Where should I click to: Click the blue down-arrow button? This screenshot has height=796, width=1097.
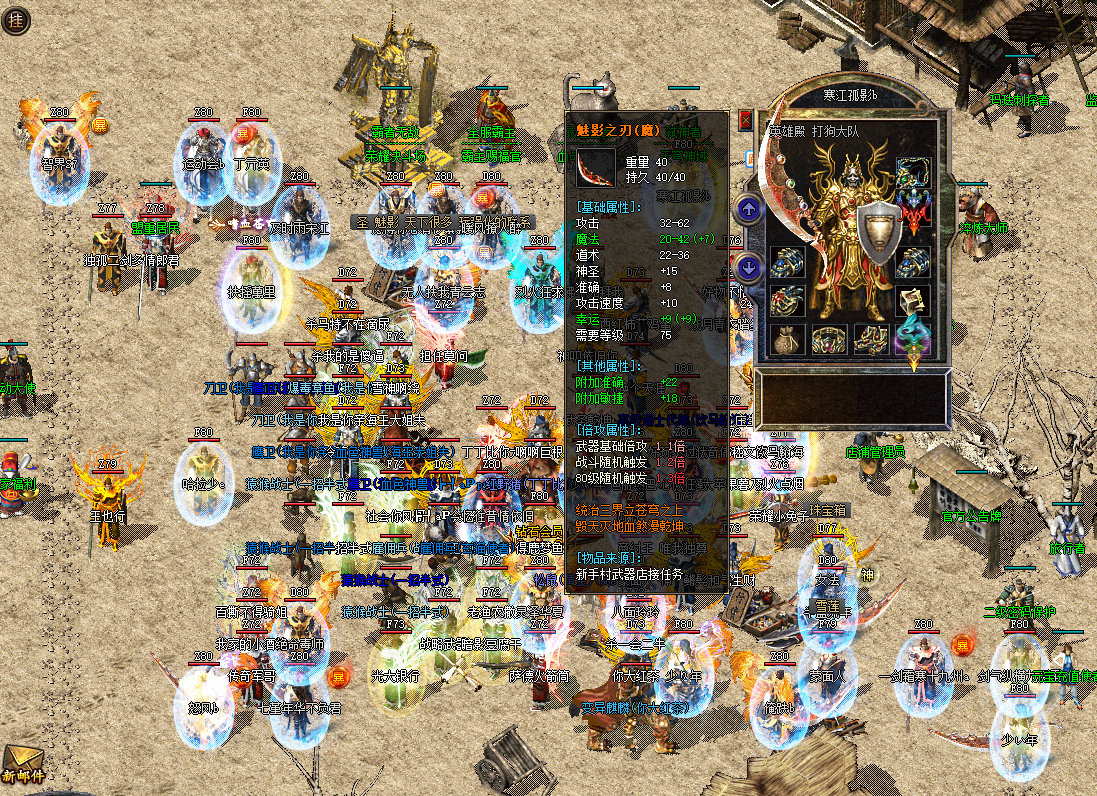tap(748, 267)
